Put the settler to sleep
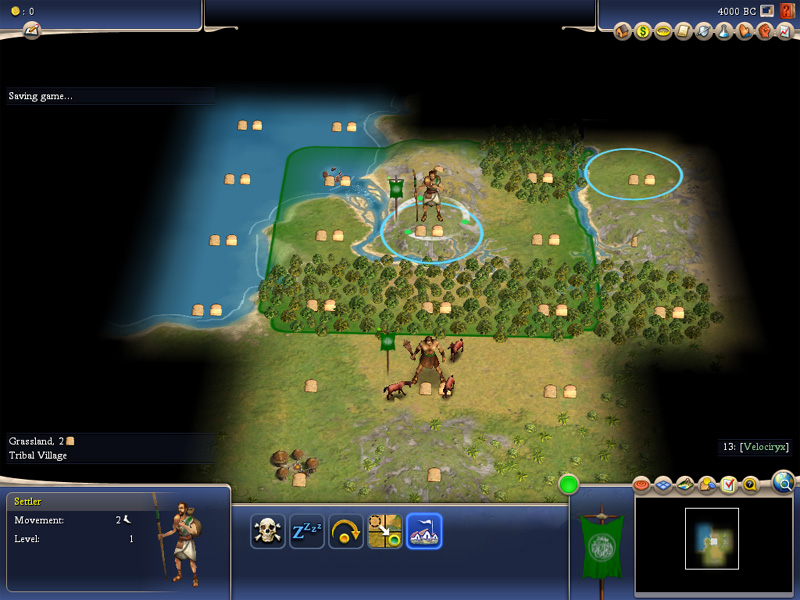The height and width of the screenshot is (600, 800). (x=307, y=531)
